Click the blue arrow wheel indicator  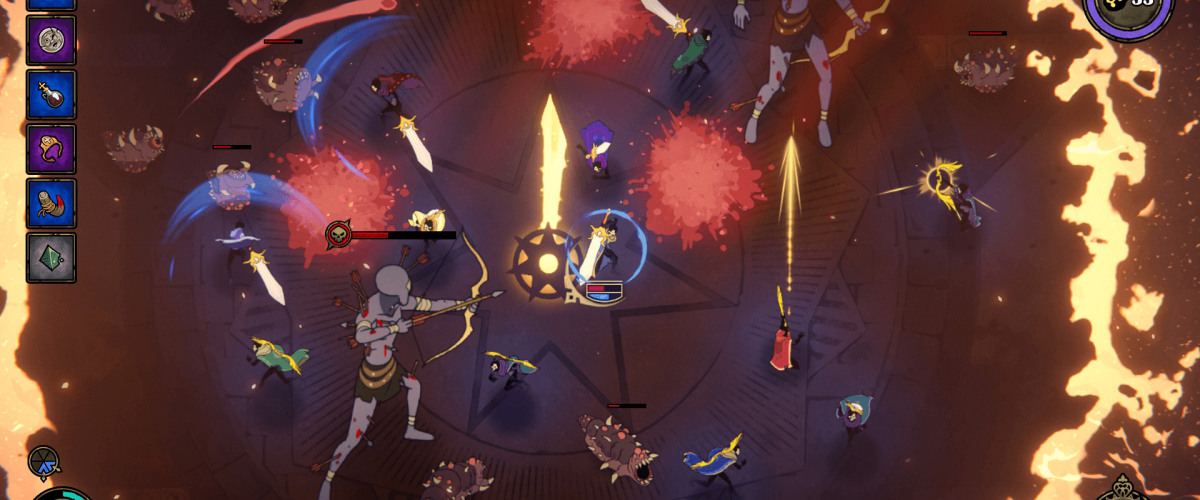tap(44, 461)
